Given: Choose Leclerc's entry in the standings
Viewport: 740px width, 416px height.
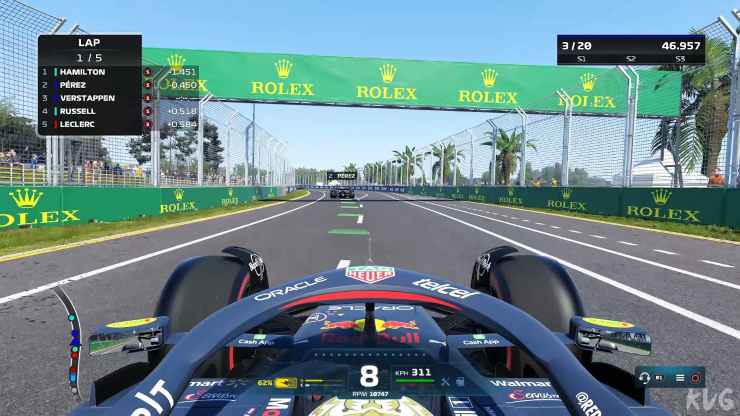Looking at the screenshot, I should (88, 124).
